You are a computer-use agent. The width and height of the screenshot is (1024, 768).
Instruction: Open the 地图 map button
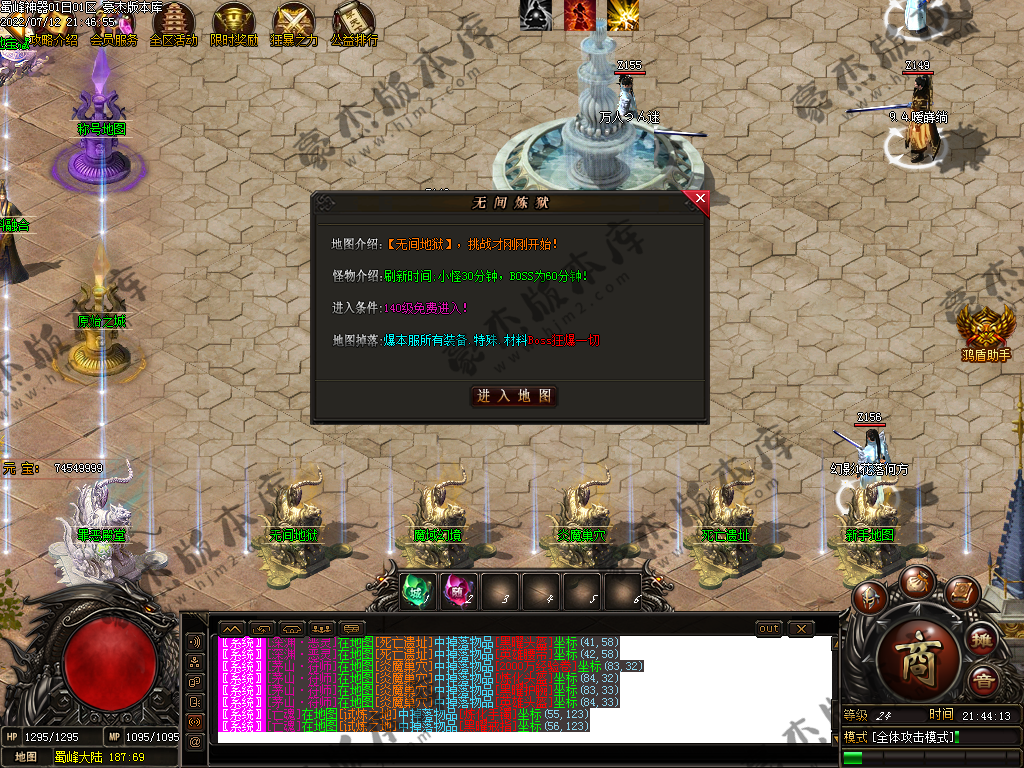pyautogui.click(x=26, y=757)
